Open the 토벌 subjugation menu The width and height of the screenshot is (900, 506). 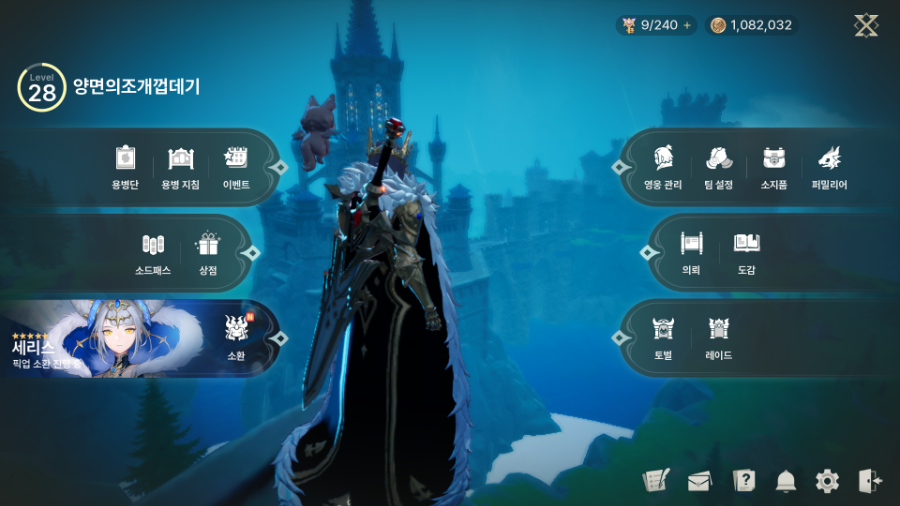point(663,337)
